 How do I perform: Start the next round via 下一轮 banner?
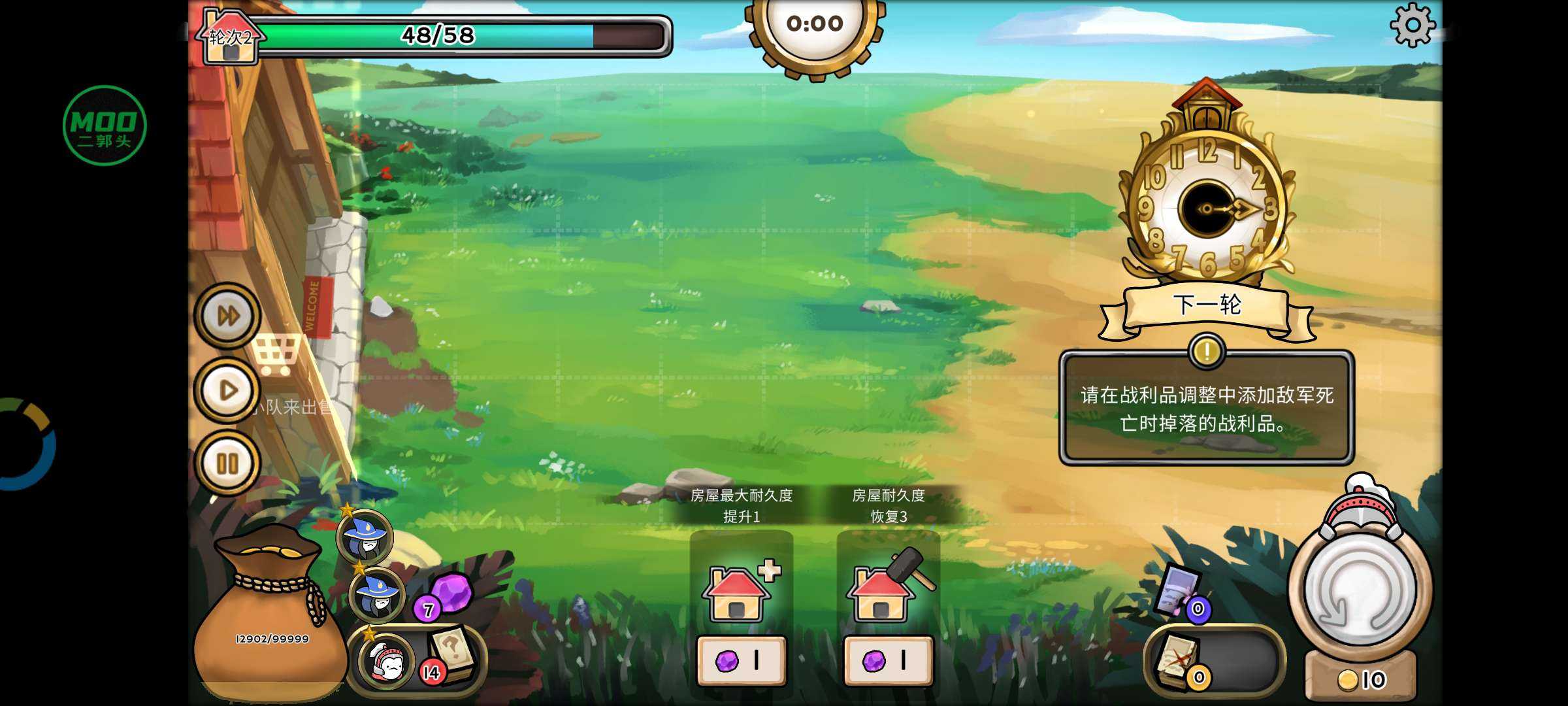1206,306
